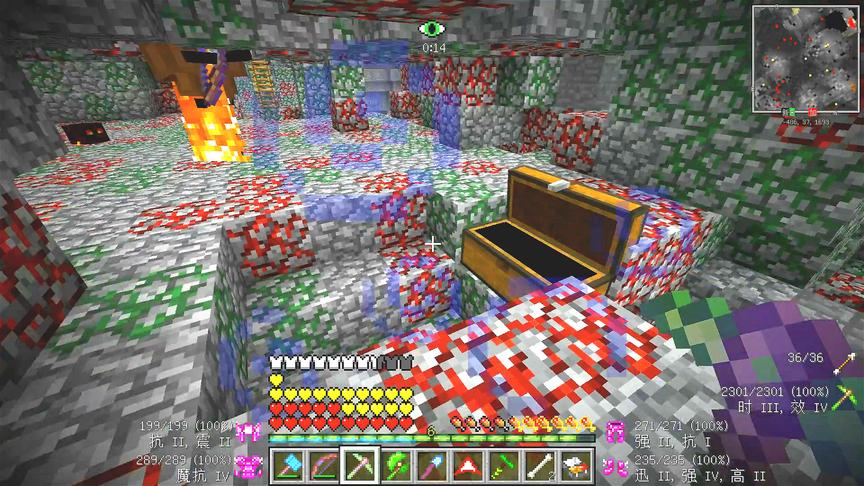Equip the green sword from the hotbar
864x486 pixels.
(502, 465)
